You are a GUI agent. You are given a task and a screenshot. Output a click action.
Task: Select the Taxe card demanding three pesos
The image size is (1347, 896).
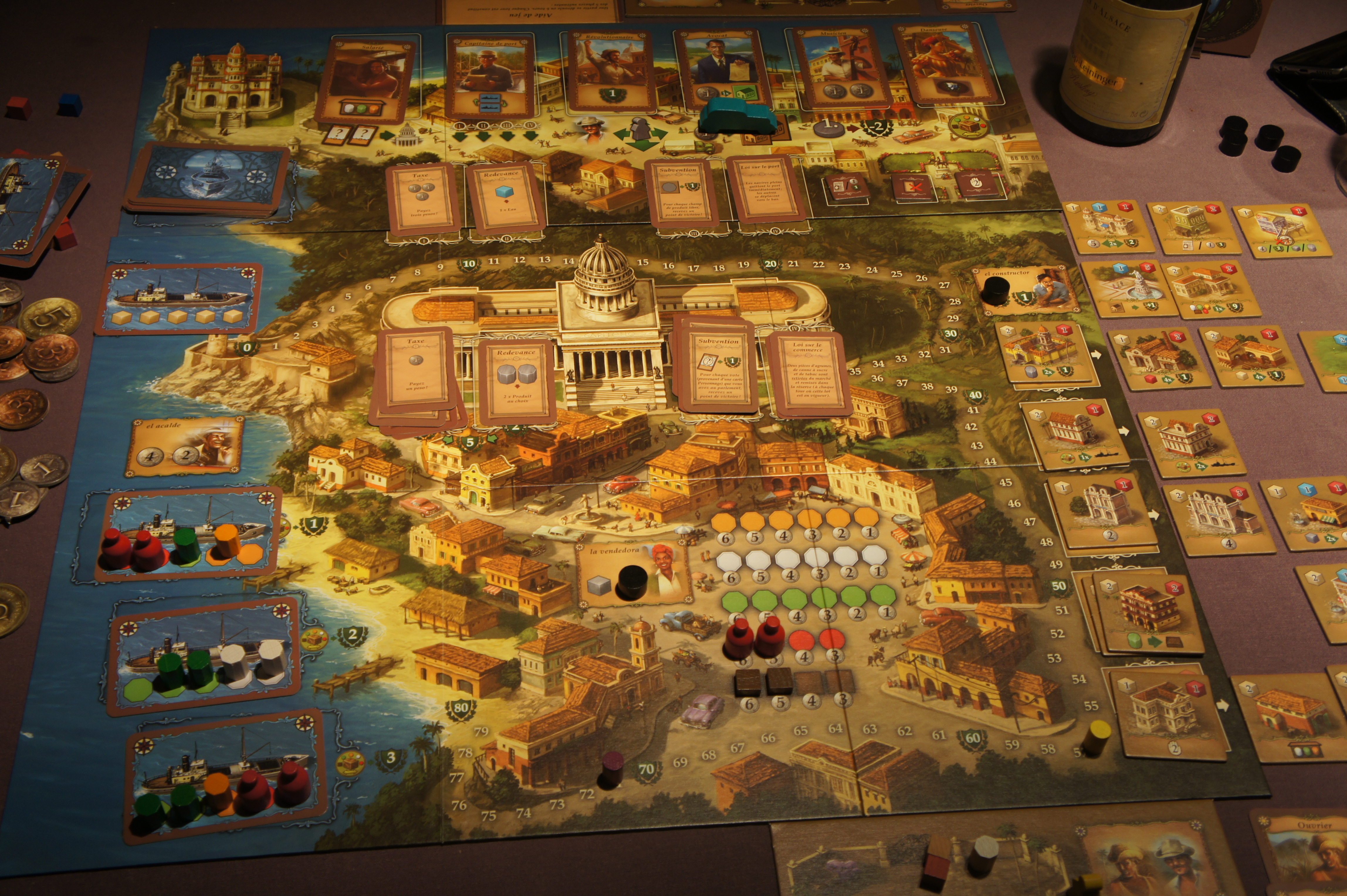(x=423, y=198)
